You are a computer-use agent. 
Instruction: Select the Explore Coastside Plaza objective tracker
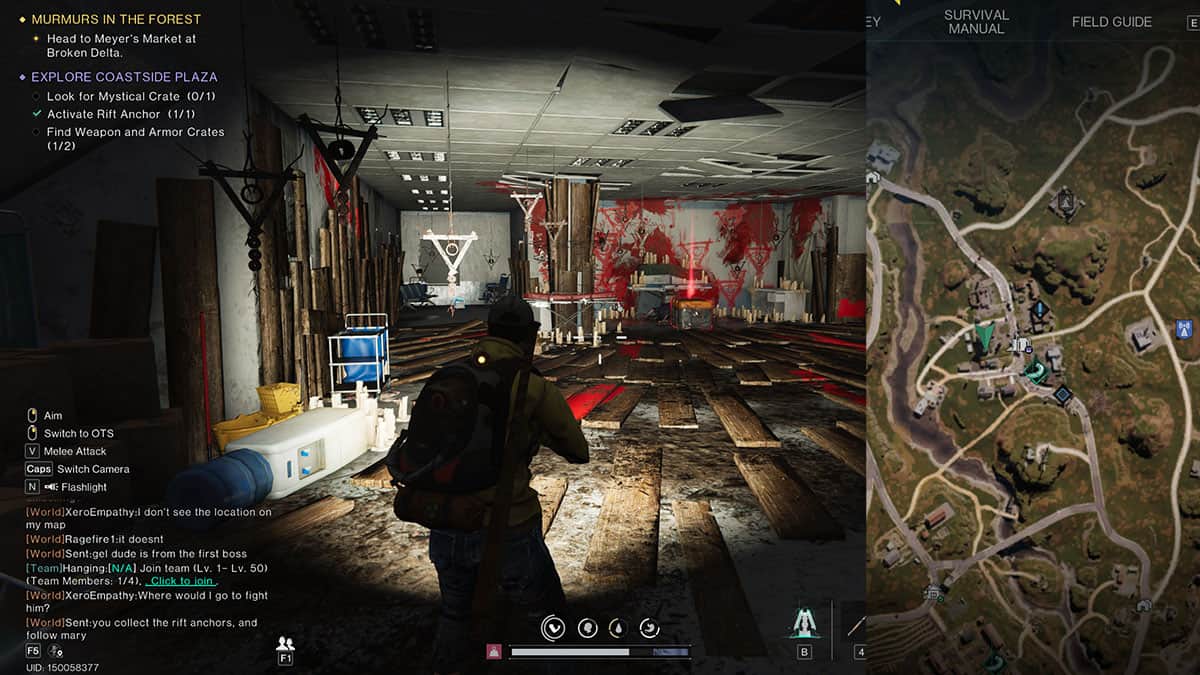124,77
